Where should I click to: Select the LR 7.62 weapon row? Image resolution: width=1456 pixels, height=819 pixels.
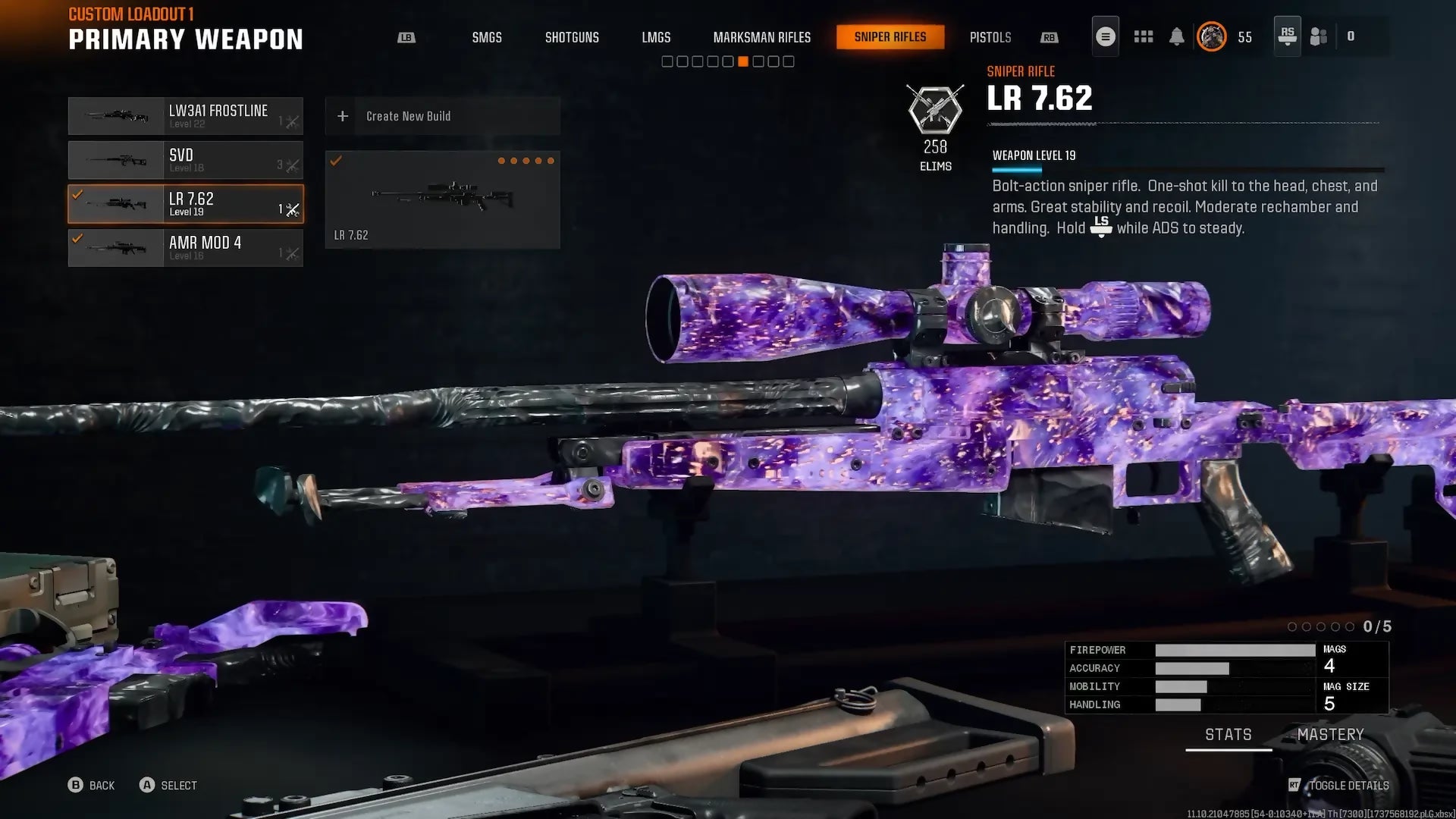click(x=186, y=204)
